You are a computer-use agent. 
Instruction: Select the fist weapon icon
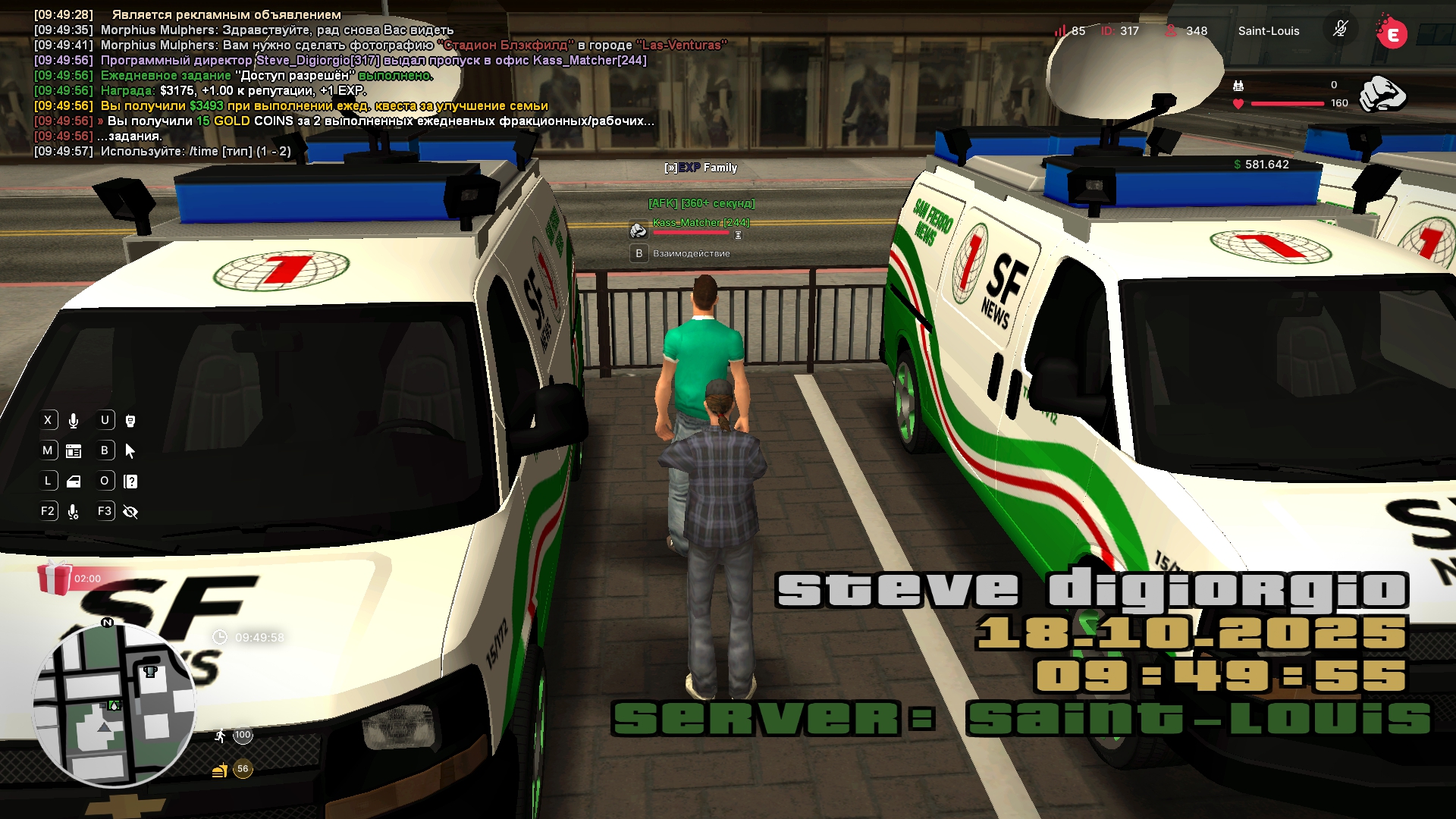point(1382,94)
